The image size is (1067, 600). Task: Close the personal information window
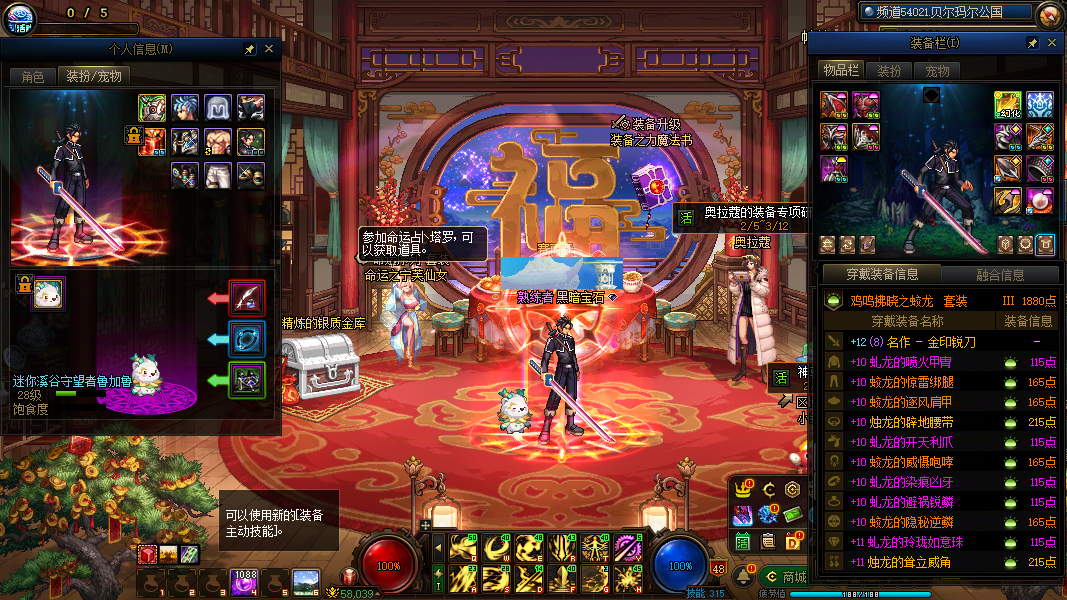tap(269, 48)
